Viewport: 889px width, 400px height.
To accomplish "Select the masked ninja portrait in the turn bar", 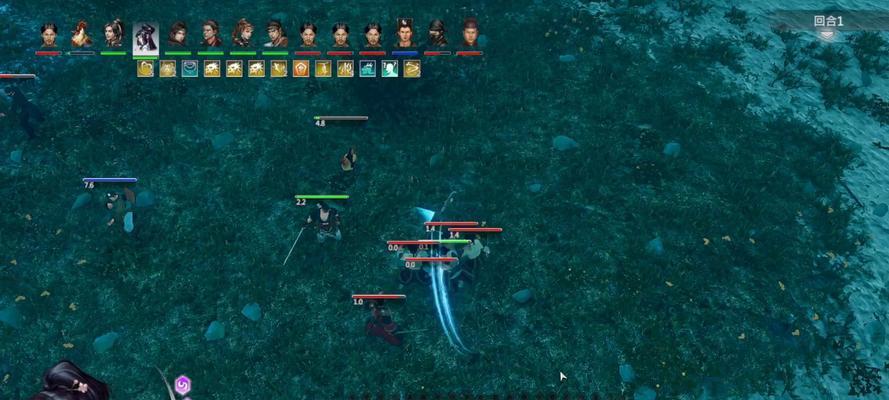I will (437, 34).
